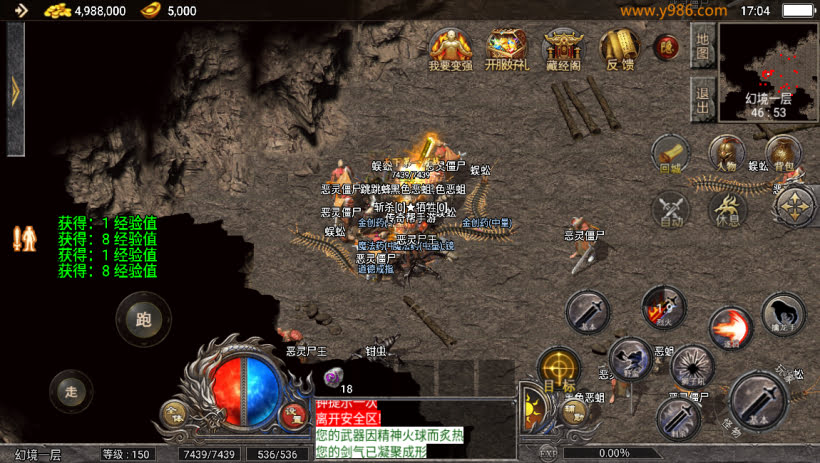The height and width of the screenshot is (463, 820).
Task: Activate the 烈火 flame sword skill
Action: click(x=663, y=307)
